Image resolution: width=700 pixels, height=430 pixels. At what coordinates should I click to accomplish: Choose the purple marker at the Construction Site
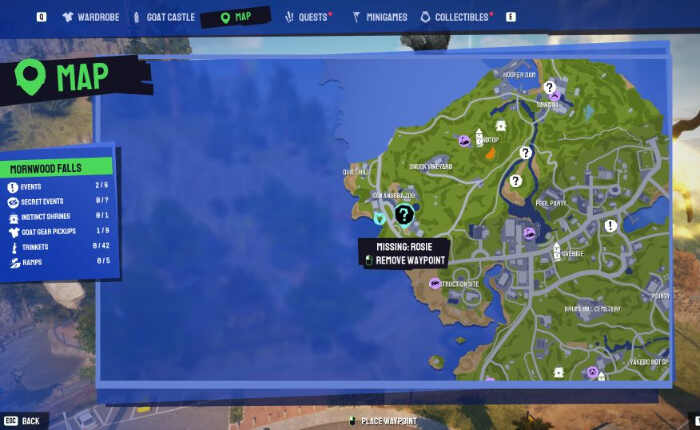point(434,283)
